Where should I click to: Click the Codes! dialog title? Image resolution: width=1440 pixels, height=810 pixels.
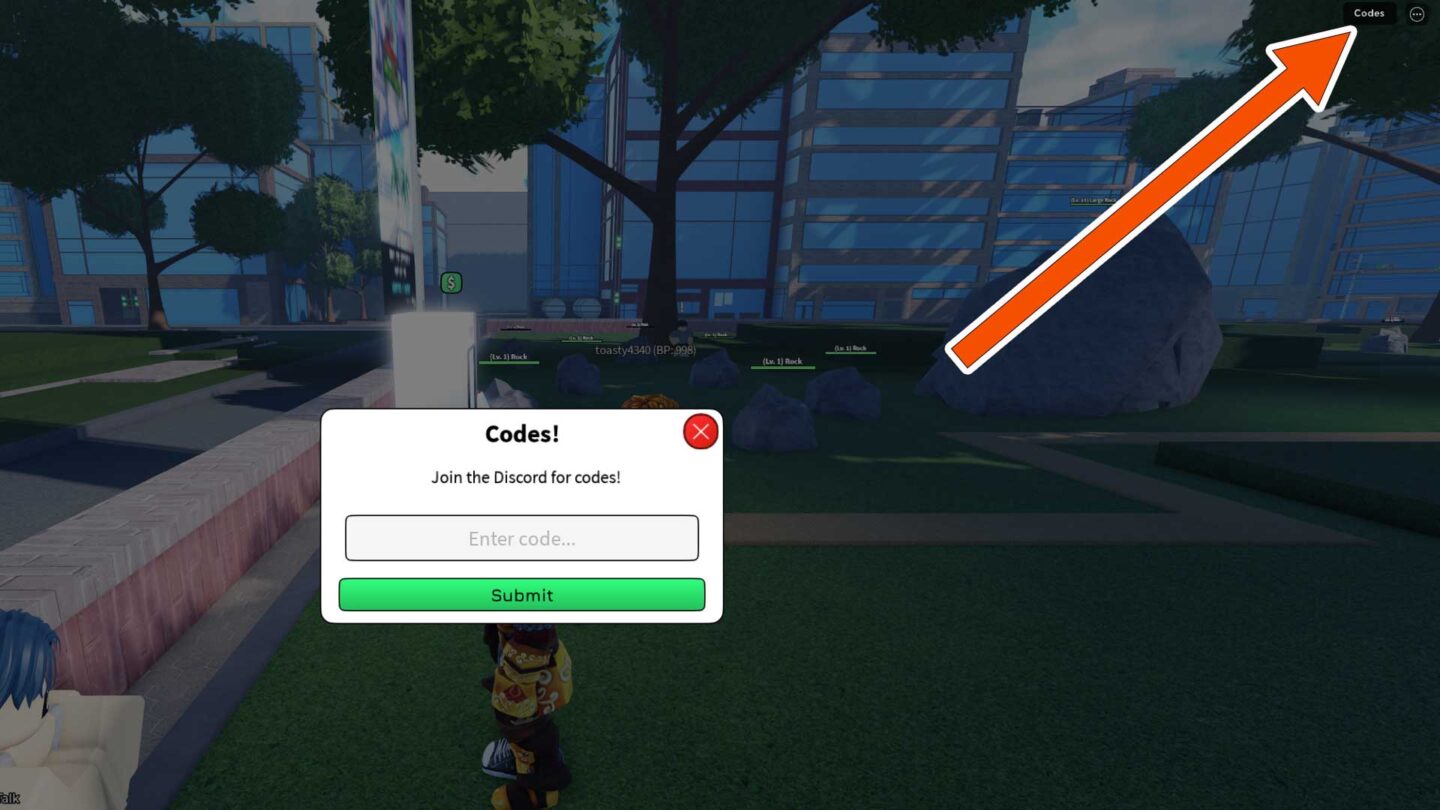click(524, 433)
